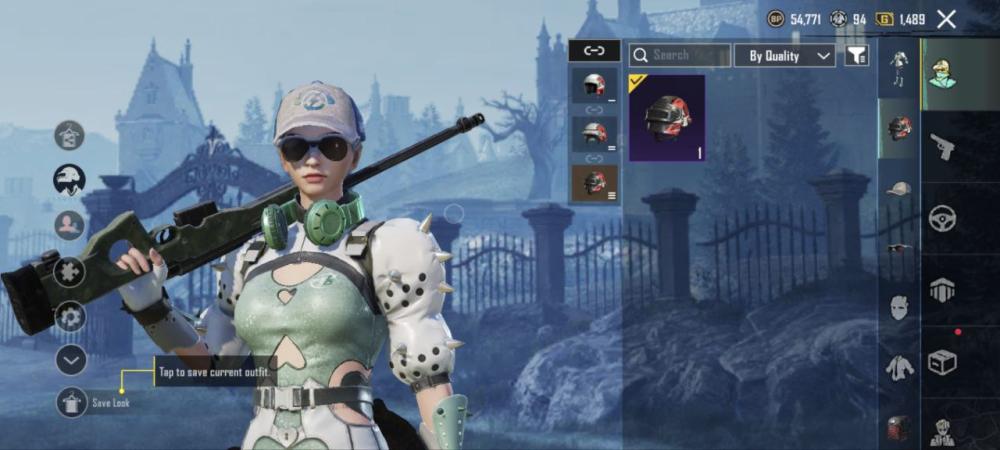
Task: Save the current look
Action: tap(70, 402)
